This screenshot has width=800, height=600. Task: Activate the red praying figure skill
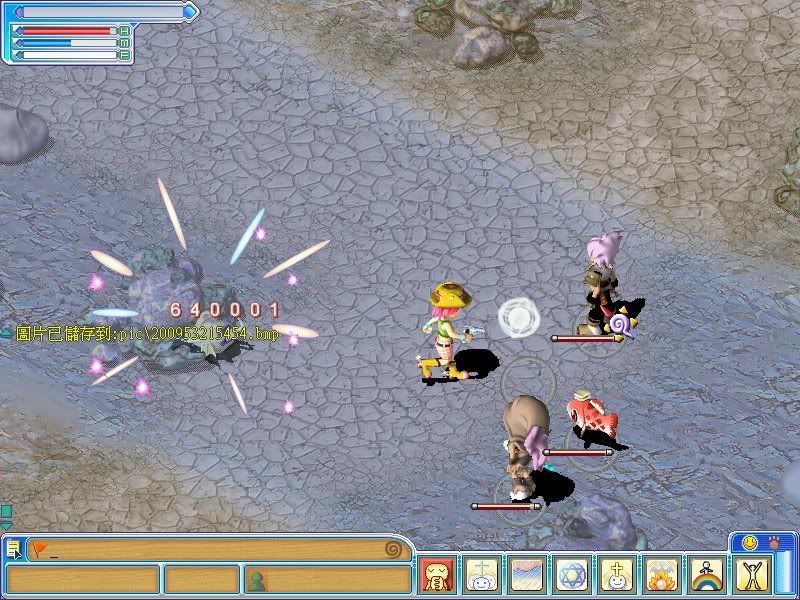437,576
